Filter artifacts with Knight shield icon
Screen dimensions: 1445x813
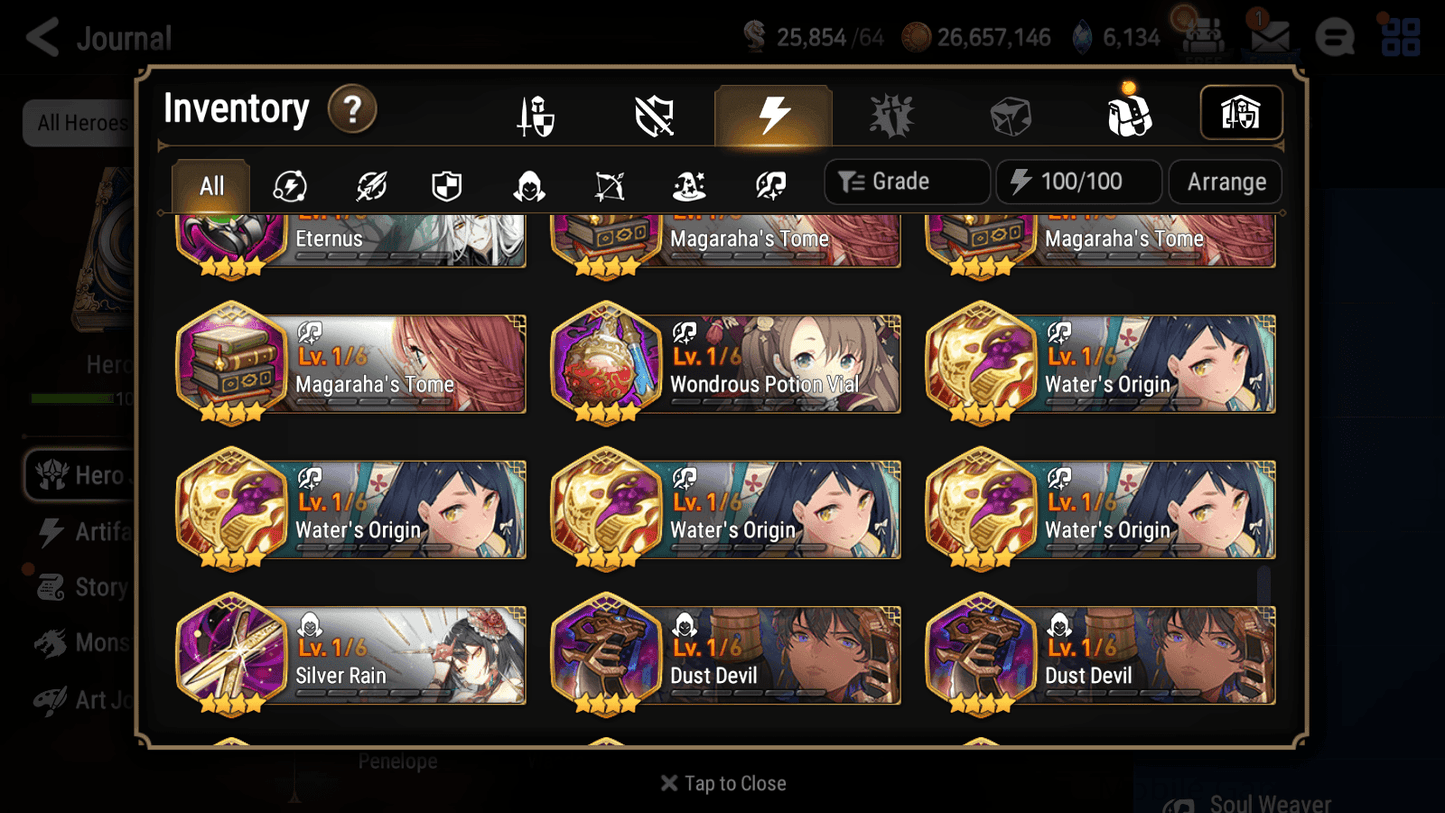(x=446, y=183)
